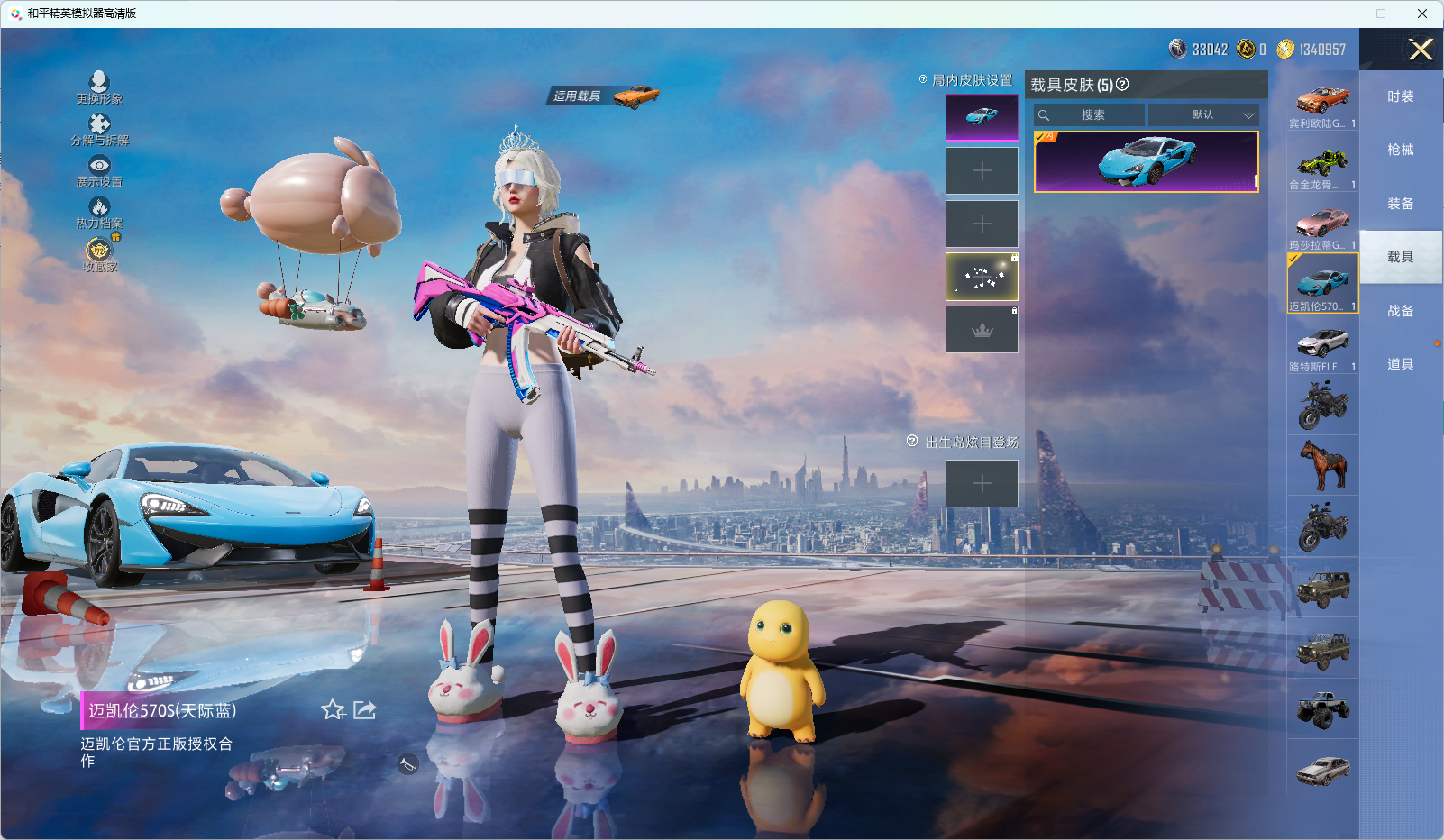
Task: Choose the orange 宾利欧陆 vehicle
Action: (1322, 101)
